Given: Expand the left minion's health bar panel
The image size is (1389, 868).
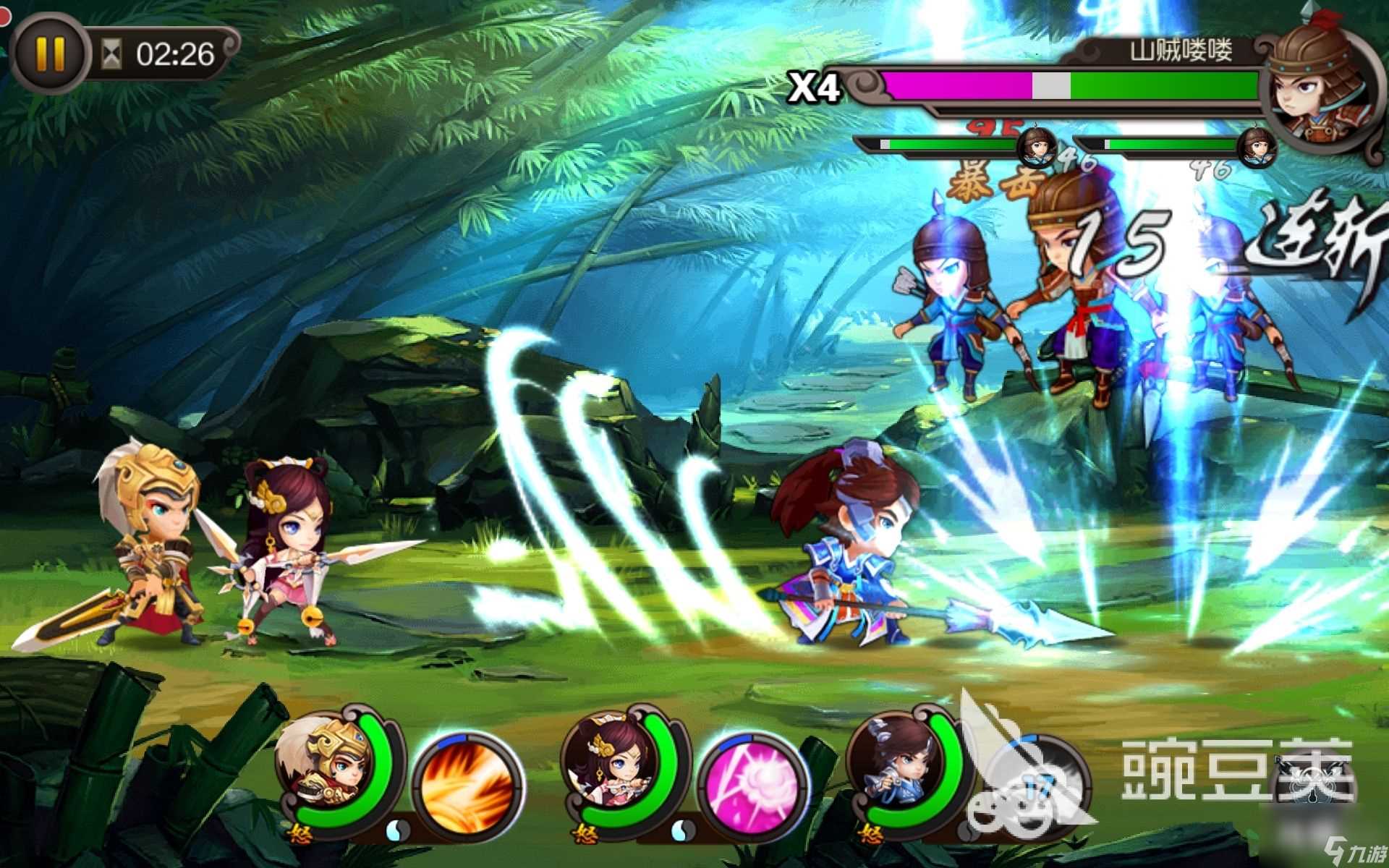Looking at the screenshot, I should 940,145.
